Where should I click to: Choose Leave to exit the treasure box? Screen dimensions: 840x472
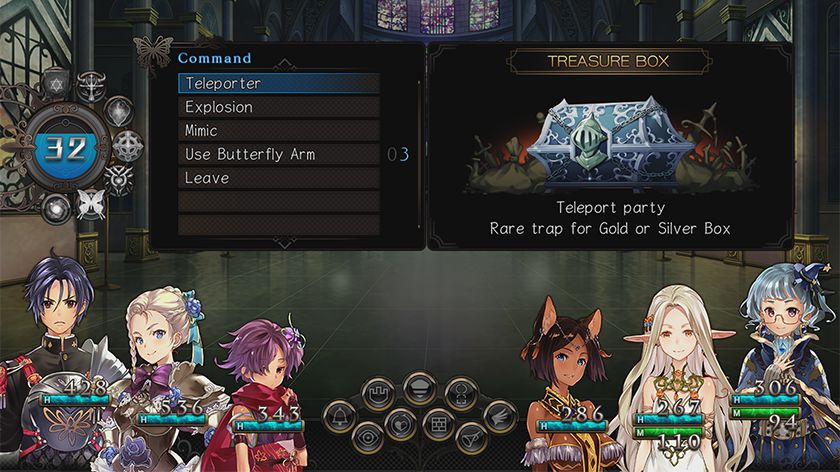(x=279, y=178)
